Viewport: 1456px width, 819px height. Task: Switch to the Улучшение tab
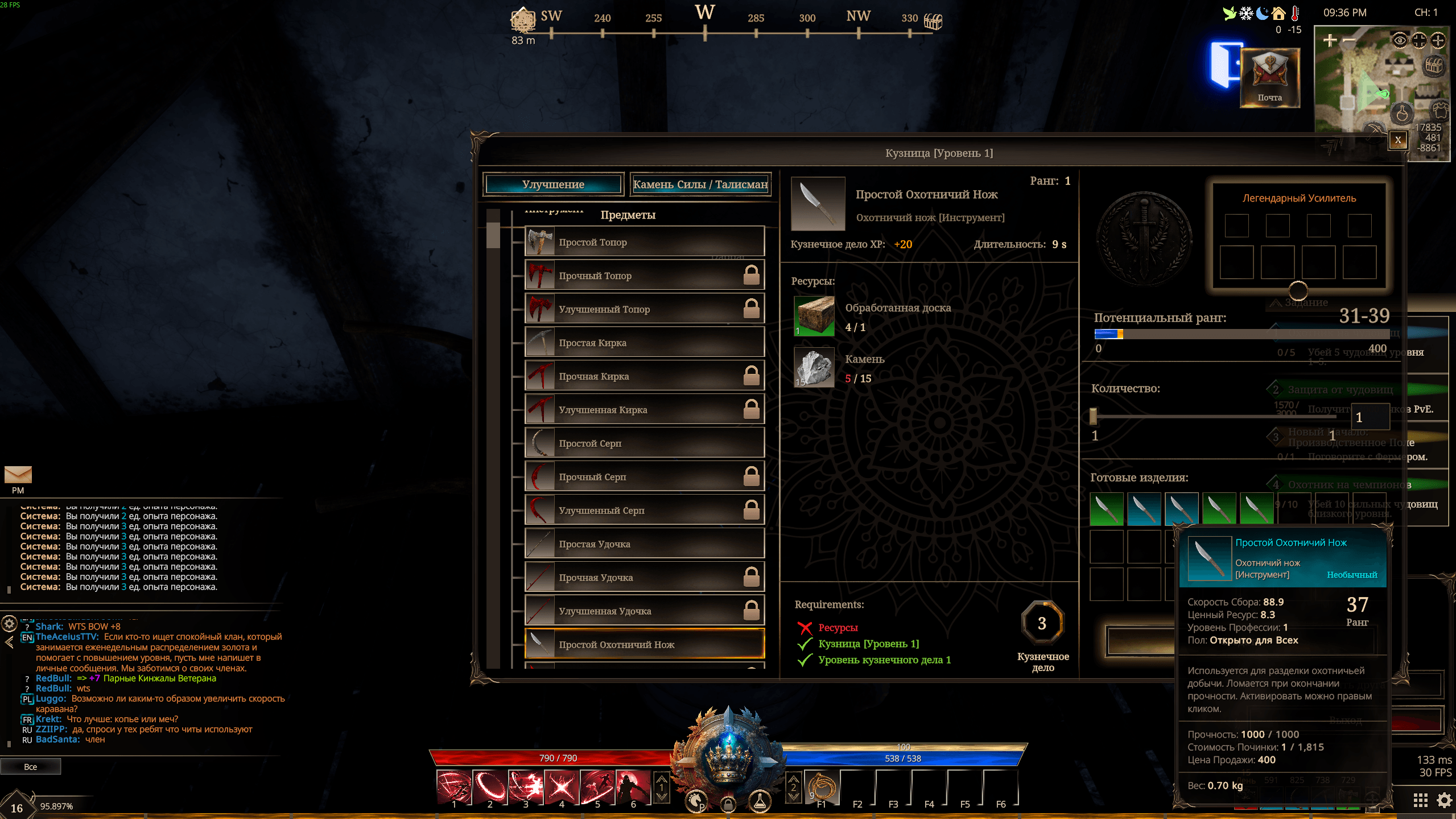click(x=552, y=184)
